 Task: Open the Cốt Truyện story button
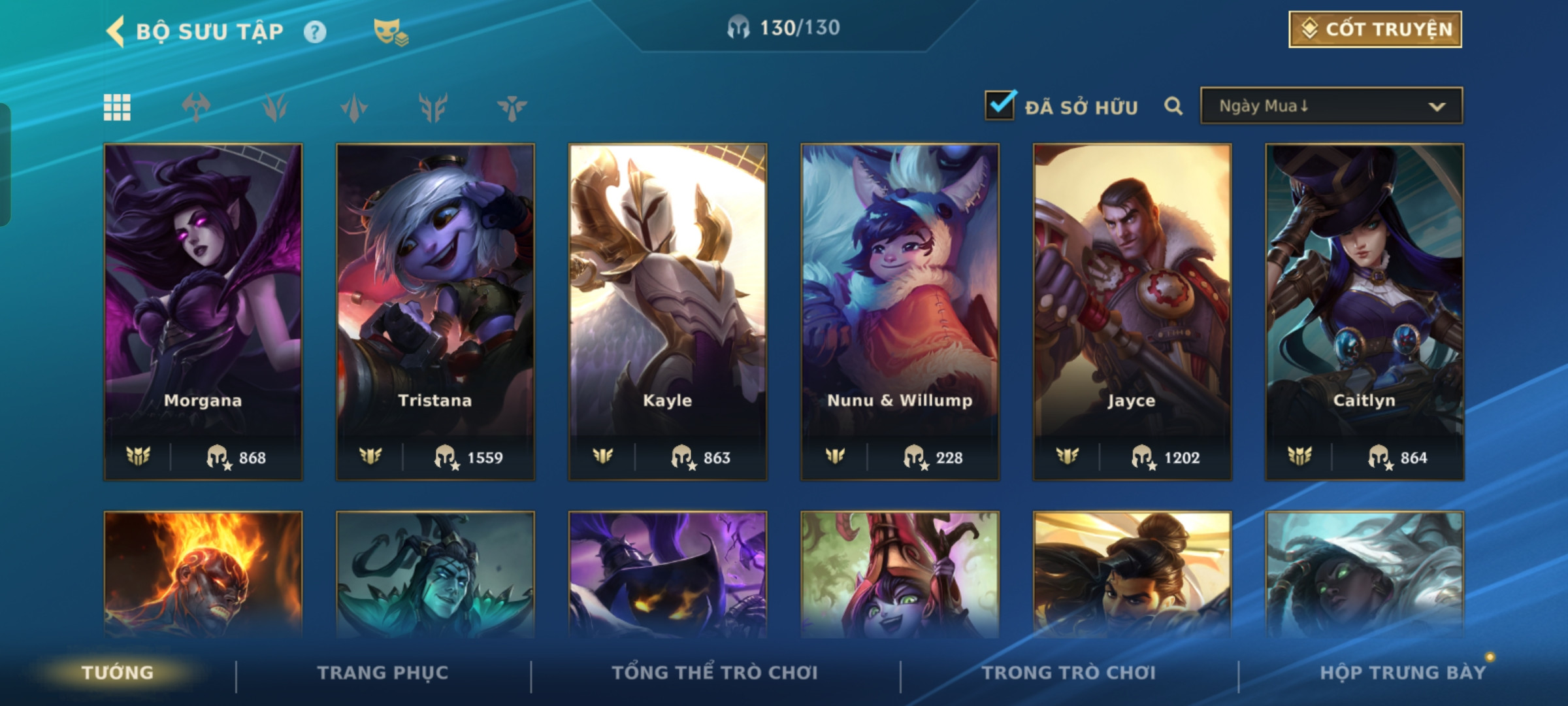click(x=1375, y=29)
